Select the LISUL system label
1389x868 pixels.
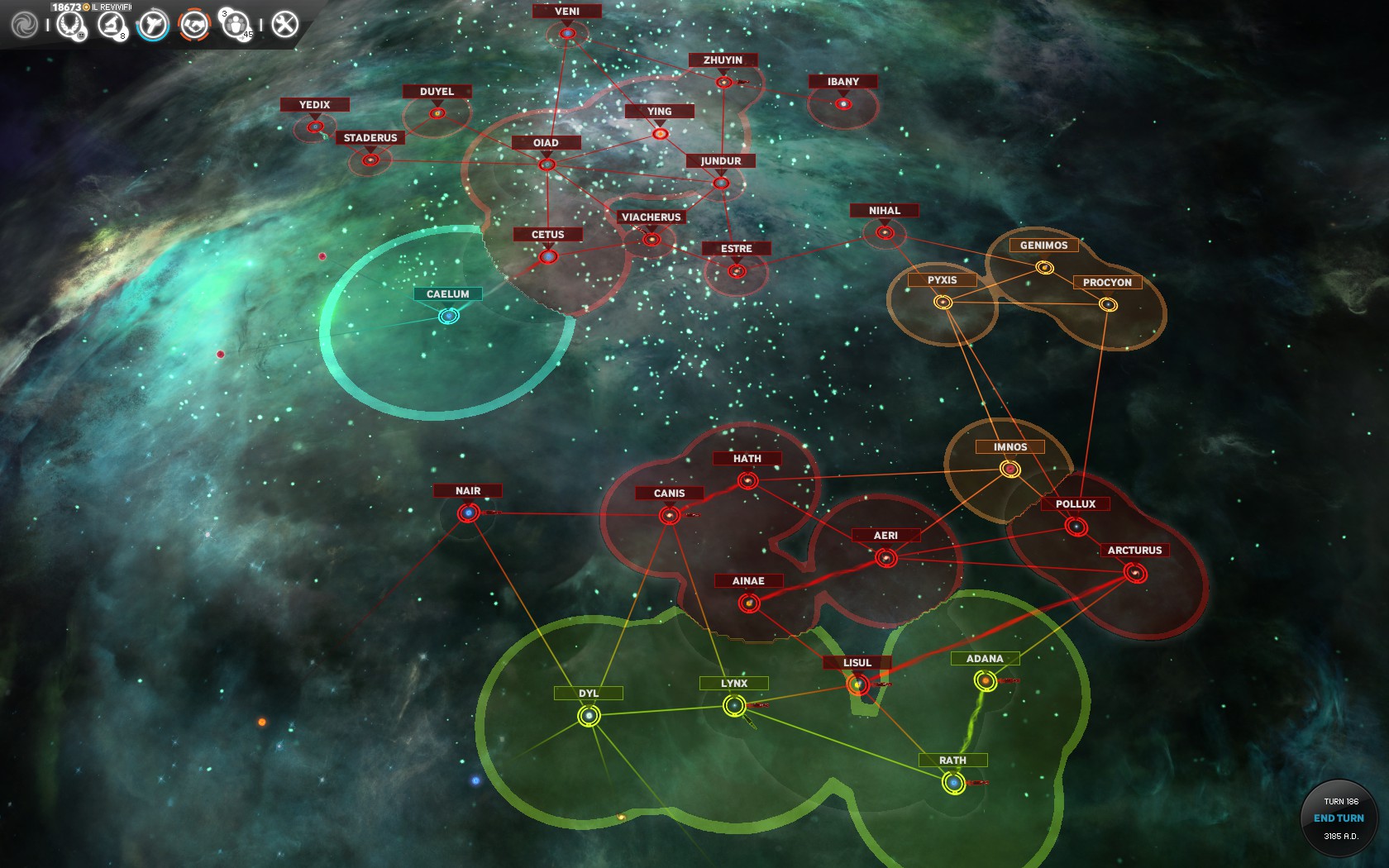[x=857, y=663]
